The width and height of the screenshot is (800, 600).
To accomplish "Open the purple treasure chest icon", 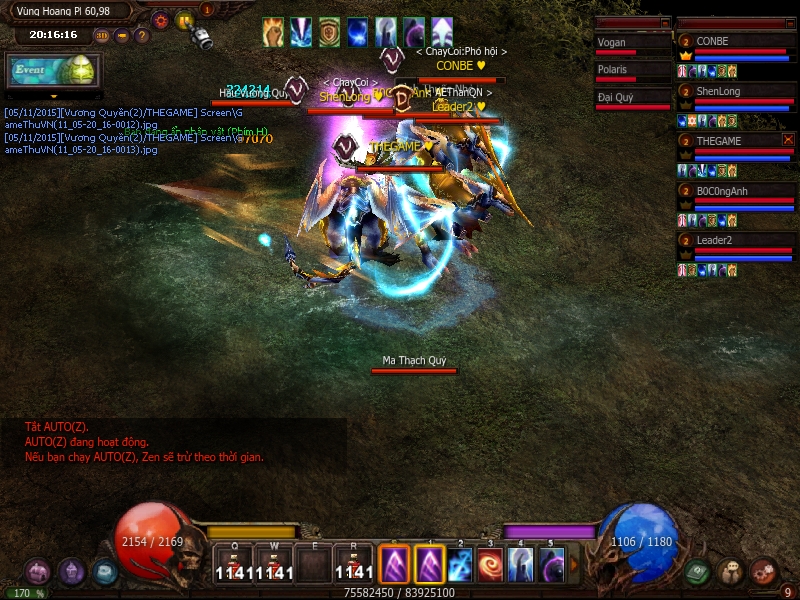I will [x=38, y=572].
